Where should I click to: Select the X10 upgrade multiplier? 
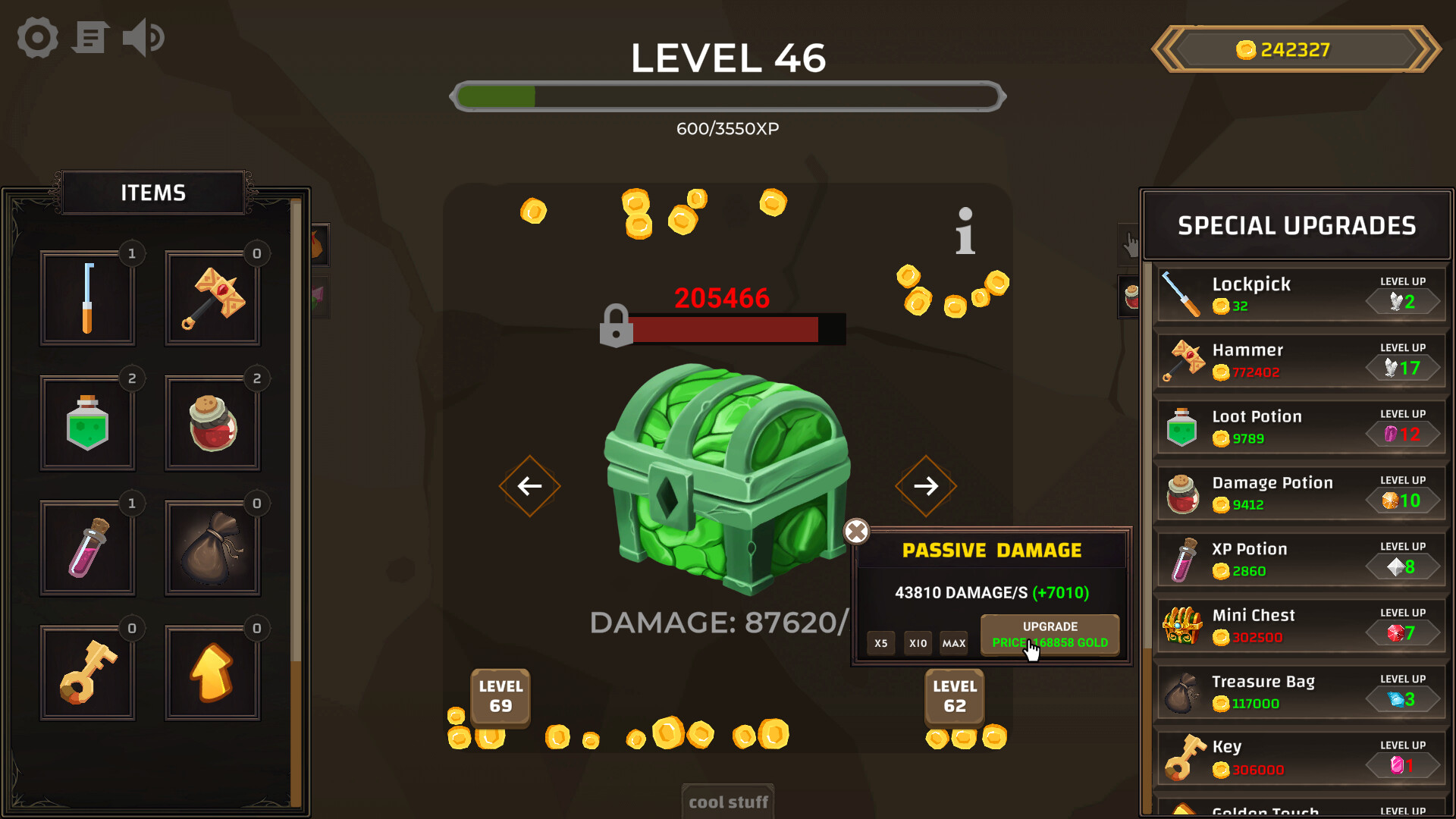(917, 643)
